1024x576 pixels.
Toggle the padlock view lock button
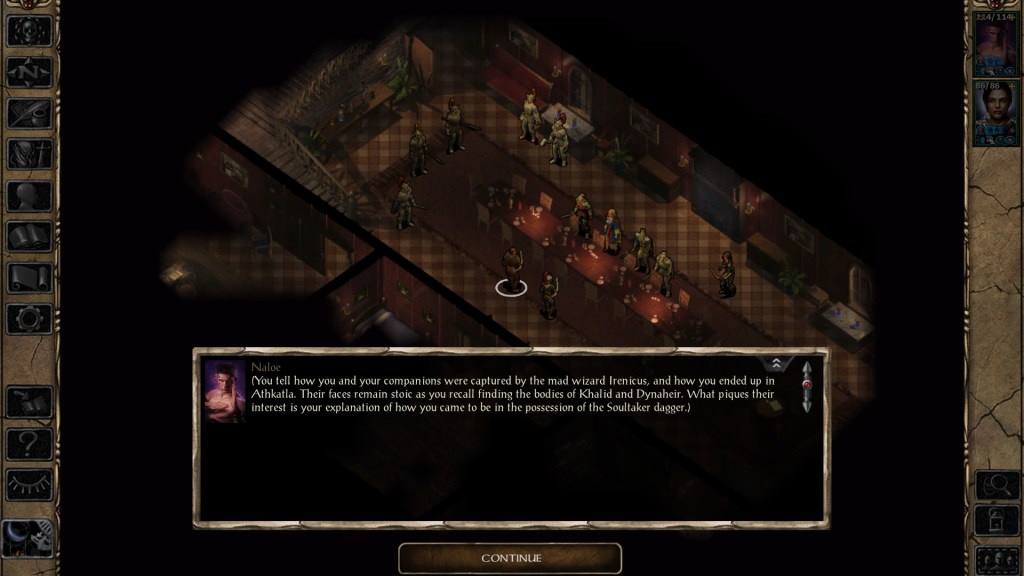pos(994,522)
